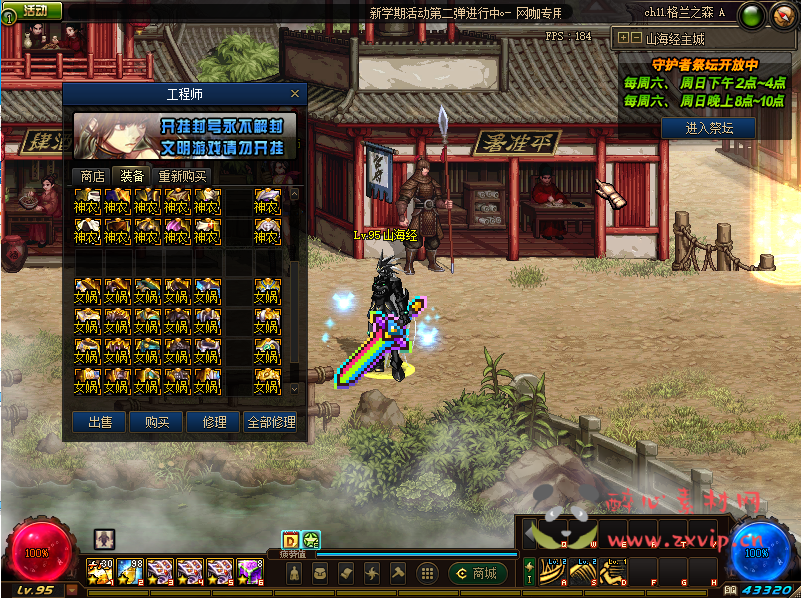Click the compass map icon
801x598 pixels.
tap(781, 15)
